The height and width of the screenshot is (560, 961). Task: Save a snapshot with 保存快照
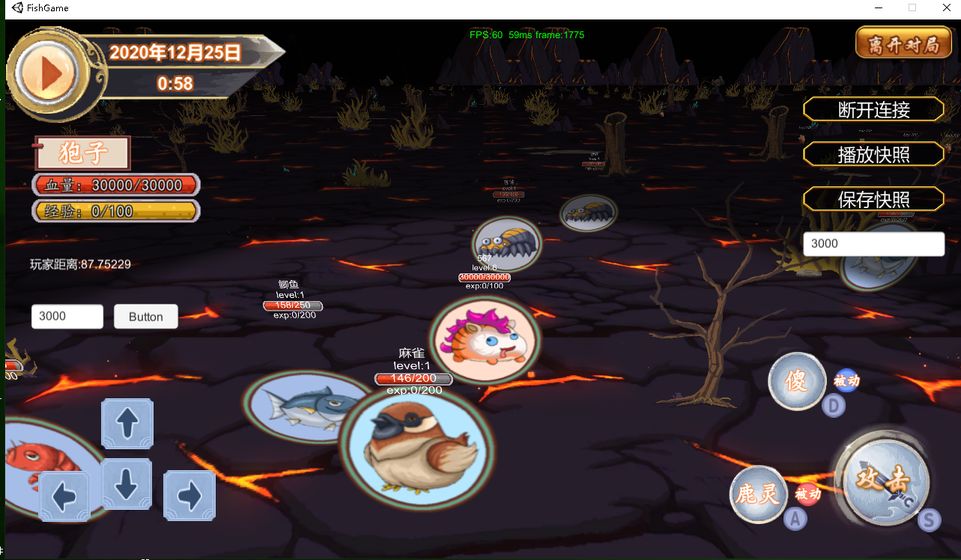click(x=873, y=199)
